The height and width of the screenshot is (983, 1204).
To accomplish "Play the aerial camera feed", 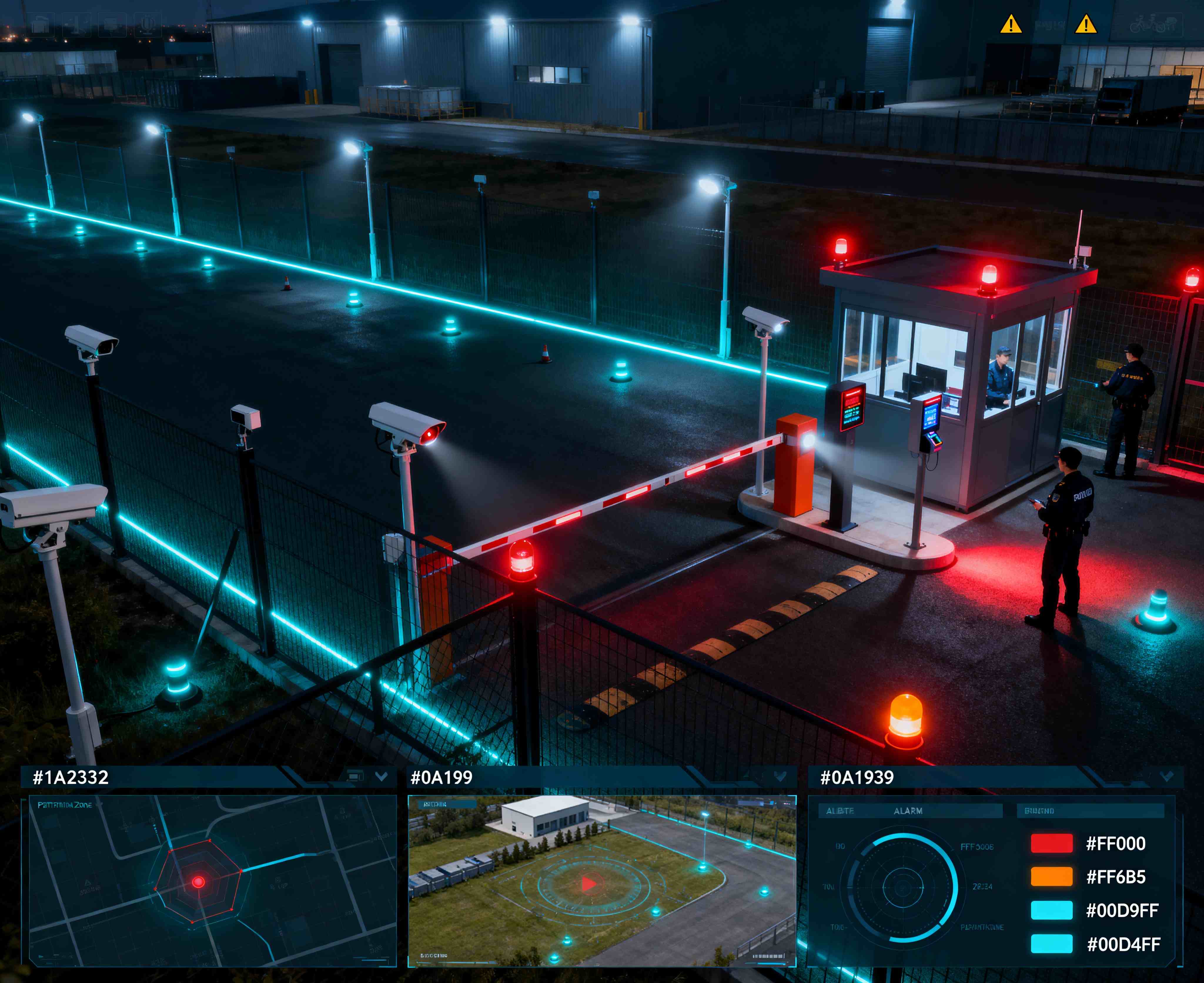I will point(588,883).
